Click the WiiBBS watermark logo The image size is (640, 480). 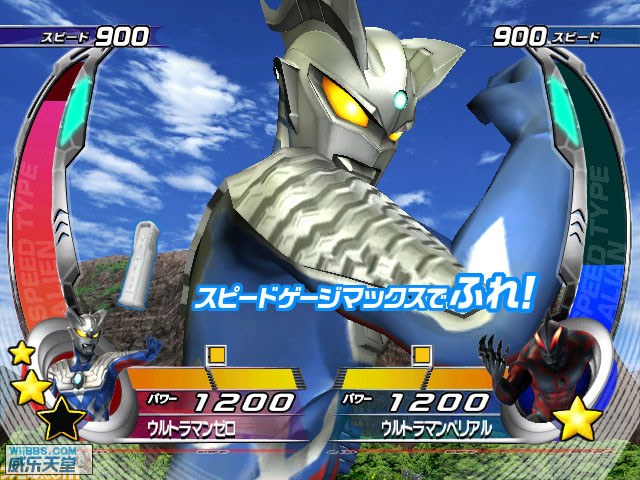[x=45, y=458]
